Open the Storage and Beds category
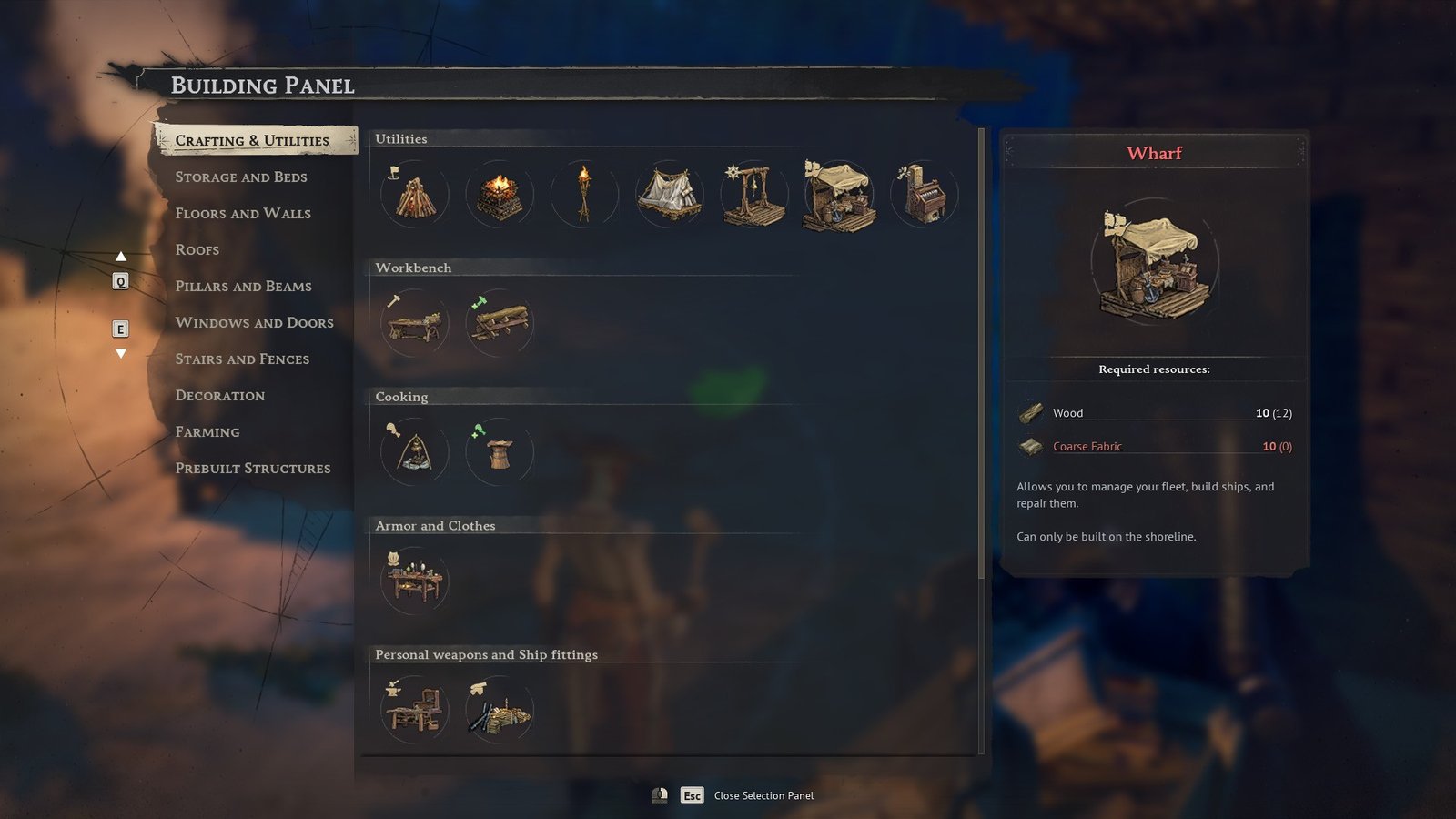The width and height of the screenshot is (1456, 819). click(242, 177)
